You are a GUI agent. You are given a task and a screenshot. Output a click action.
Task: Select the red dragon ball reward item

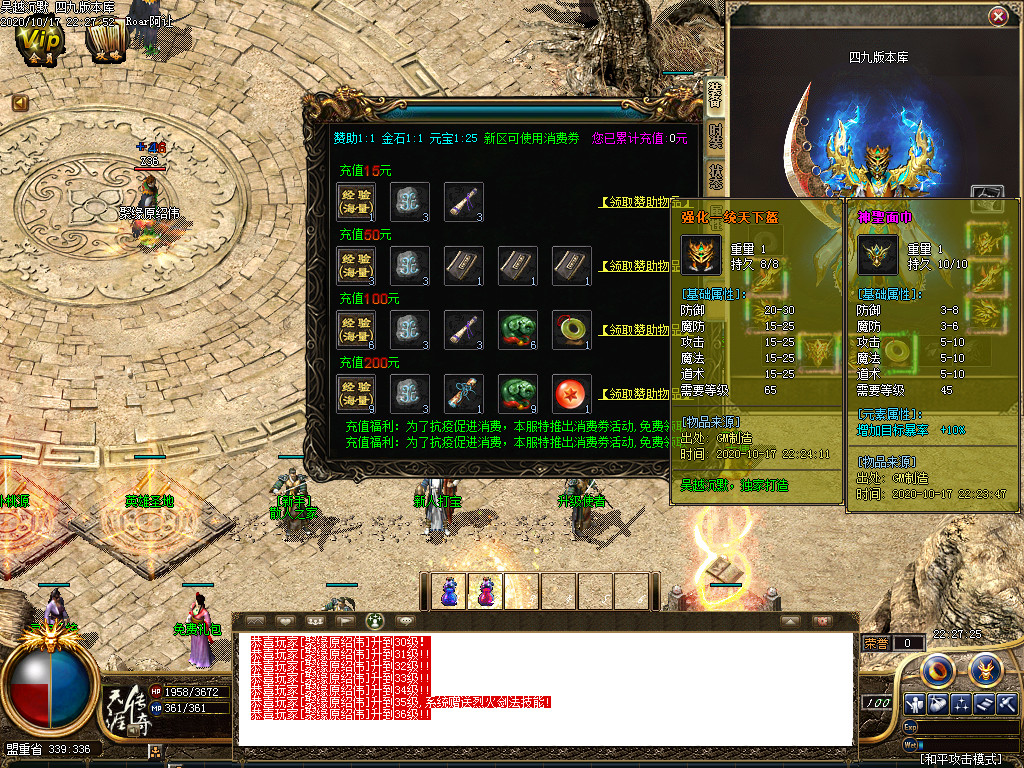[571, 393]
